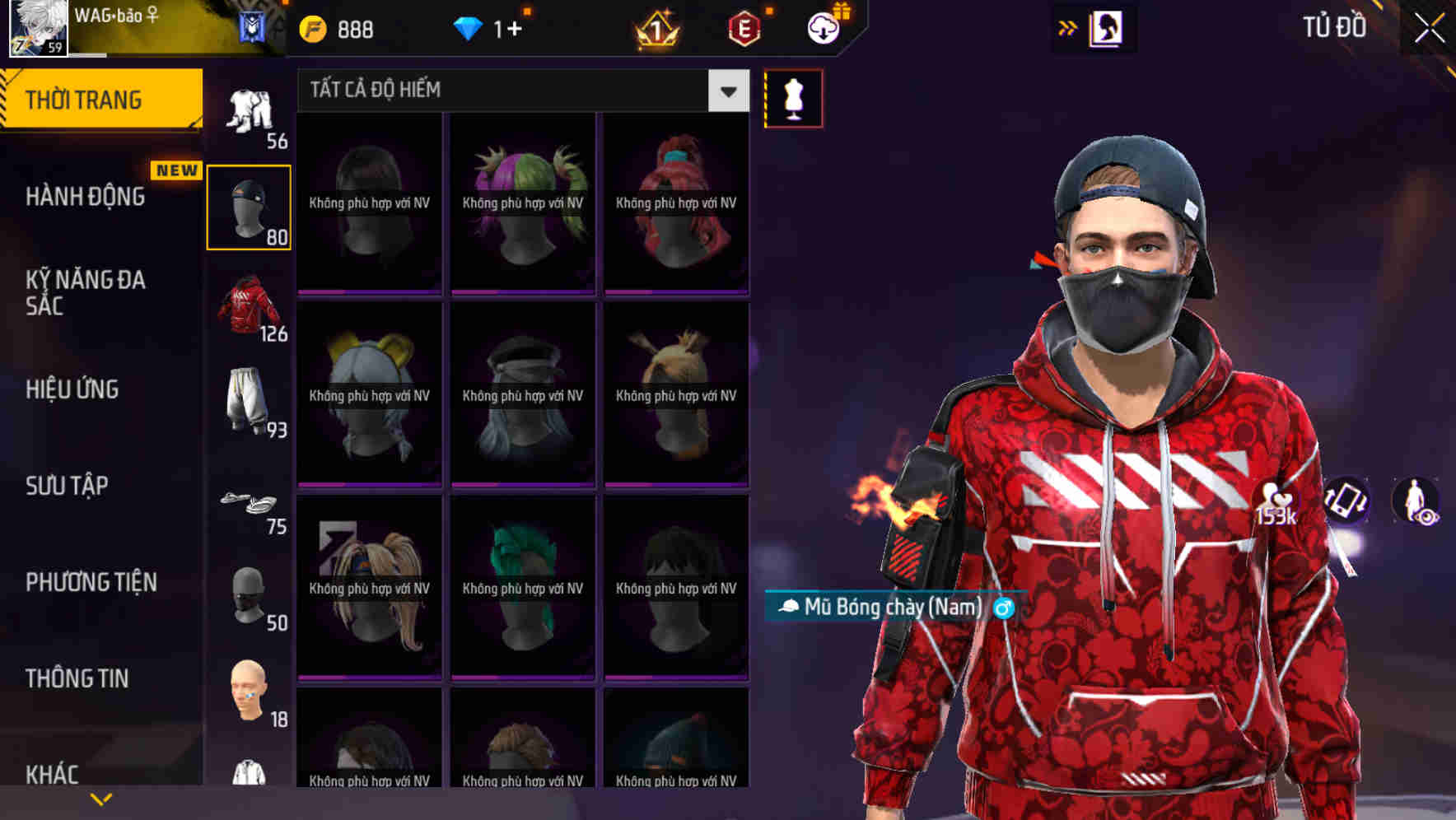This screenshot has height=820, width=1456.
Task: Open the wardrobe portrait icon near top right
Action: tap(1108, 27)
